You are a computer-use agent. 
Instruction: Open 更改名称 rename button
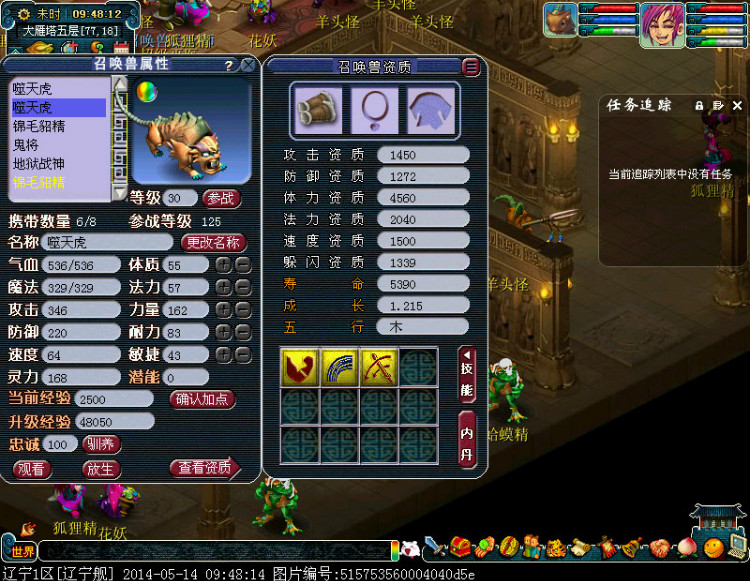click(x=213, y=242)
